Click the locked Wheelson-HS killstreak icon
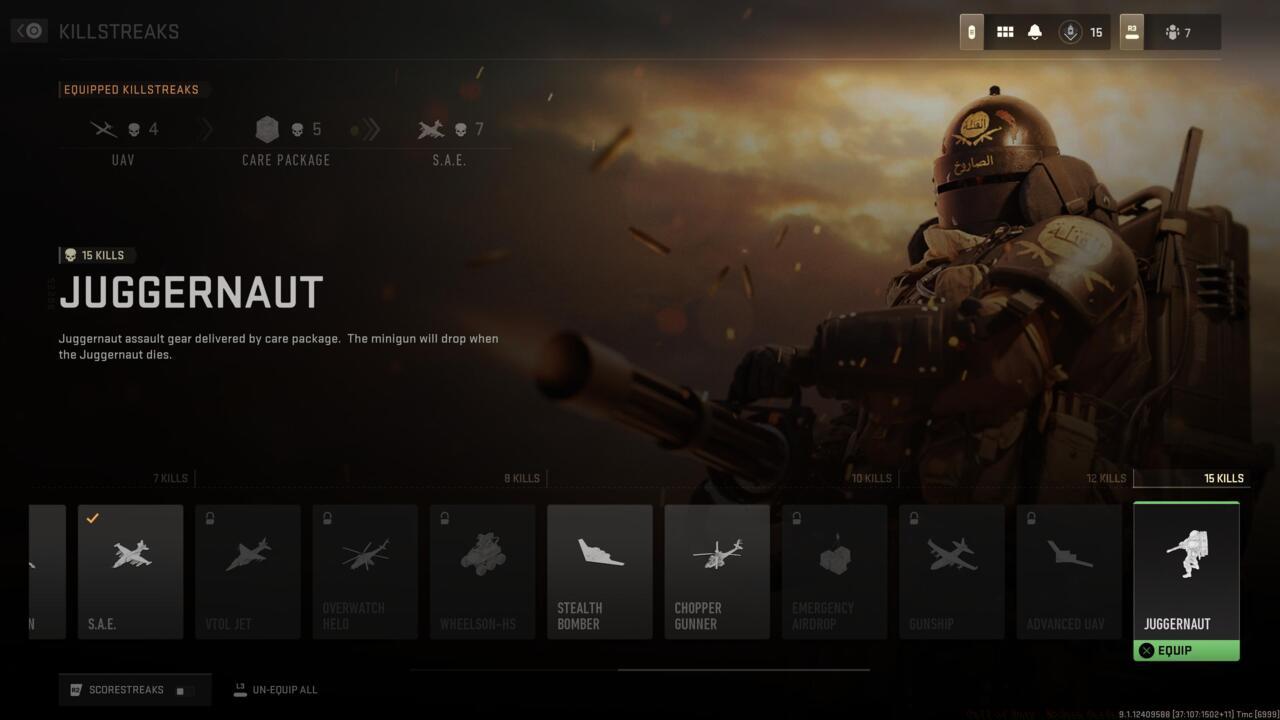 482,571
